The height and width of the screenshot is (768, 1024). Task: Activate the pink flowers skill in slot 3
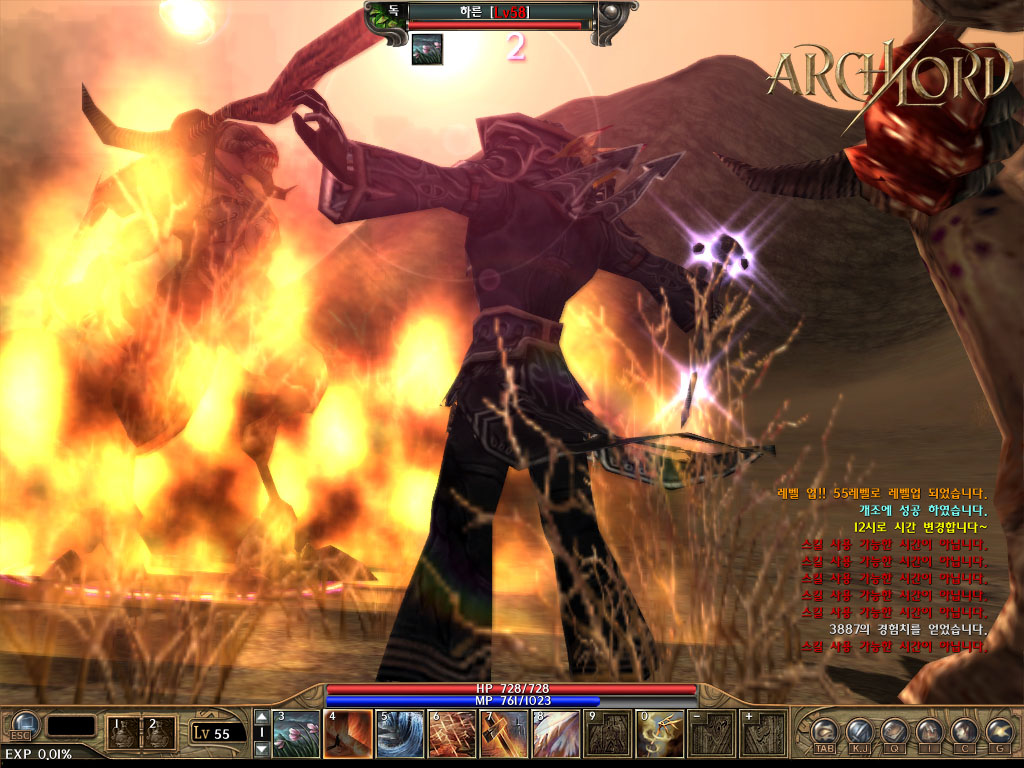[x=296, y=734]
